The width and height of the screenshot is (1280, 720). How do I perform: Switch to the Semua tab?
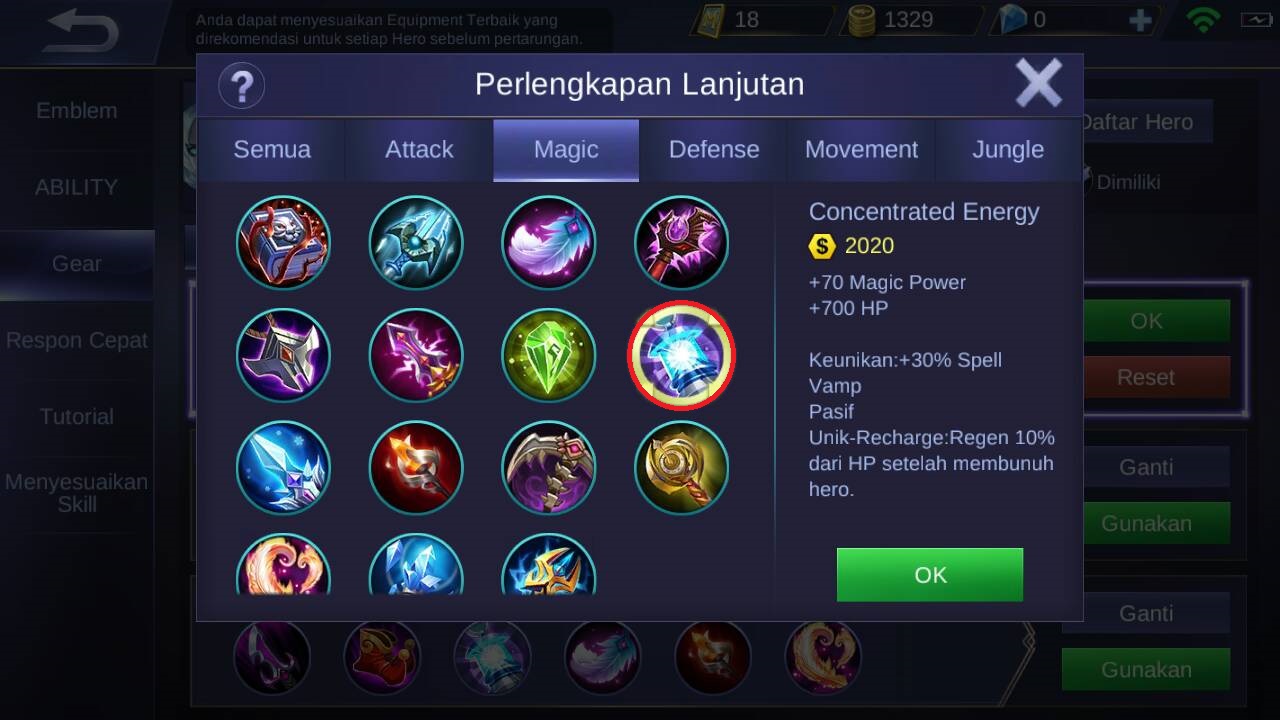pyautogui.click(x=272, y=150)
